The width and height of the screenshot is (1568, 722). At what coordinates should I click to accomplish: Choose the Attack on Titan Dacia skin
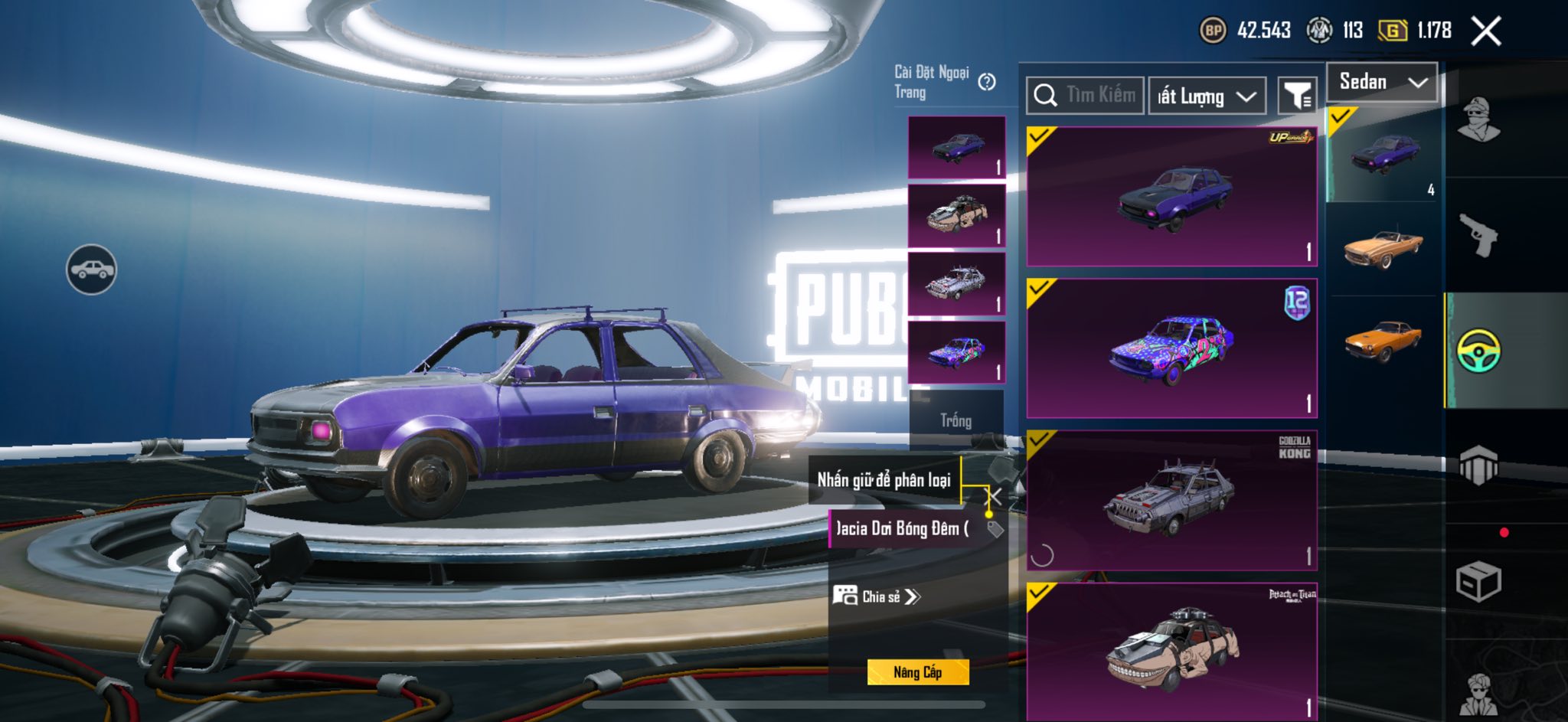pos(1171,651)
